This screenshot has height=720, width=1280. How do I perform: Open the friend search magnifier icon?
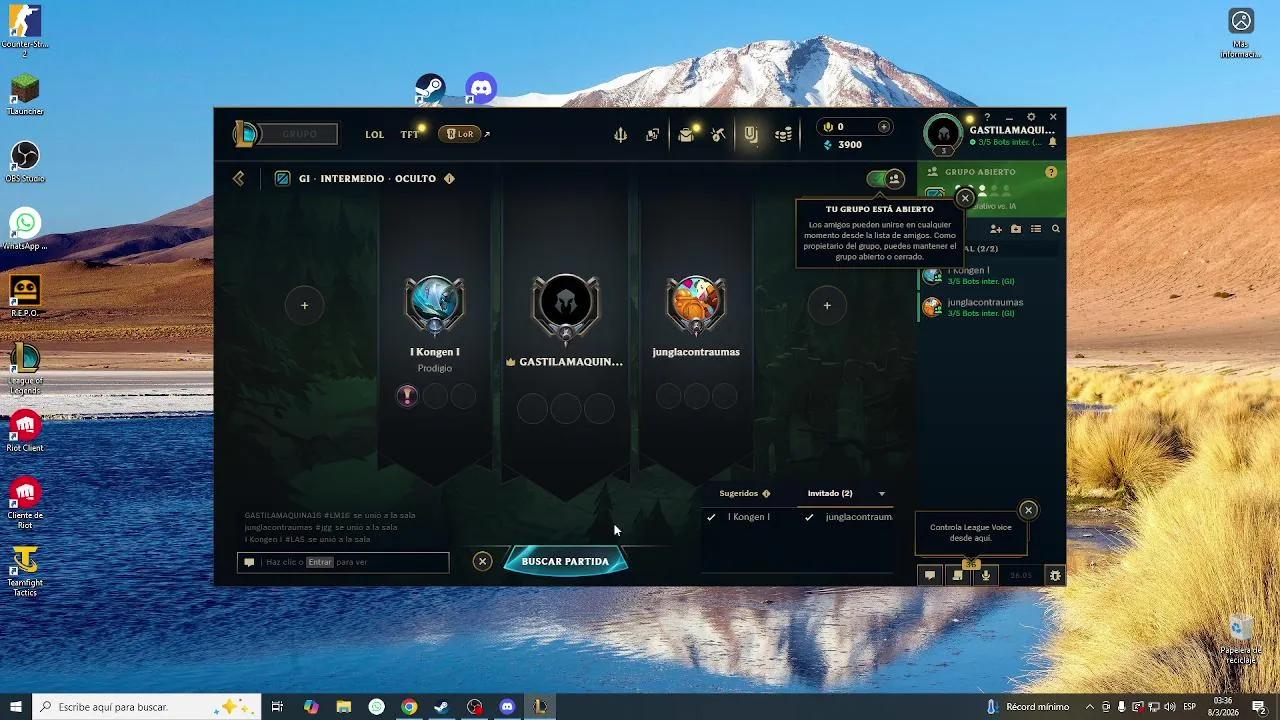pos(1056,229)
